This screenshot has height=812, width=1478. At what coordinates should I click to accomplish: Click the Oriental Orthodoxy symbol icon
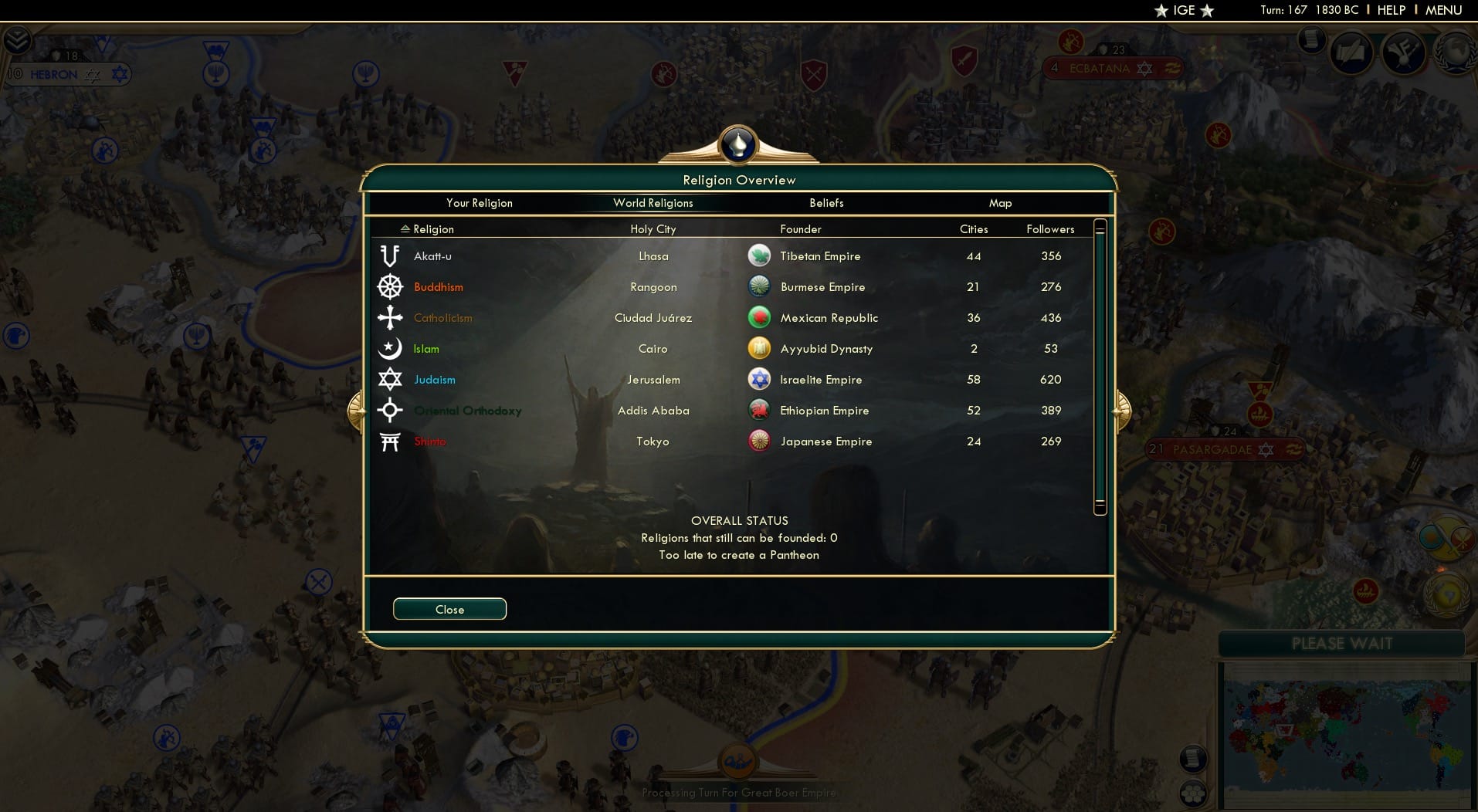click(391, 410)
